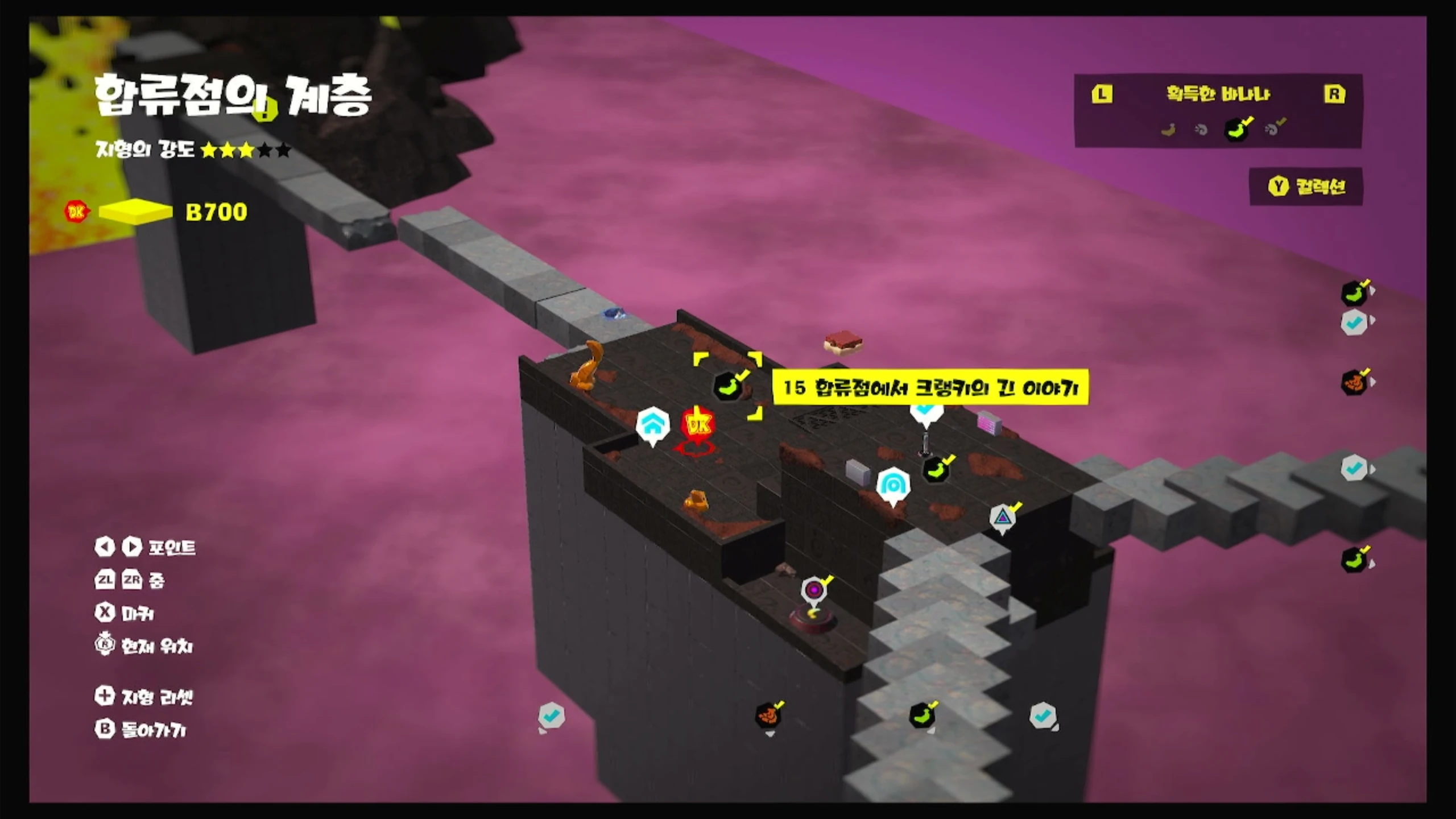
Task: Click the yellow banana name label
Action: (930, 388)
